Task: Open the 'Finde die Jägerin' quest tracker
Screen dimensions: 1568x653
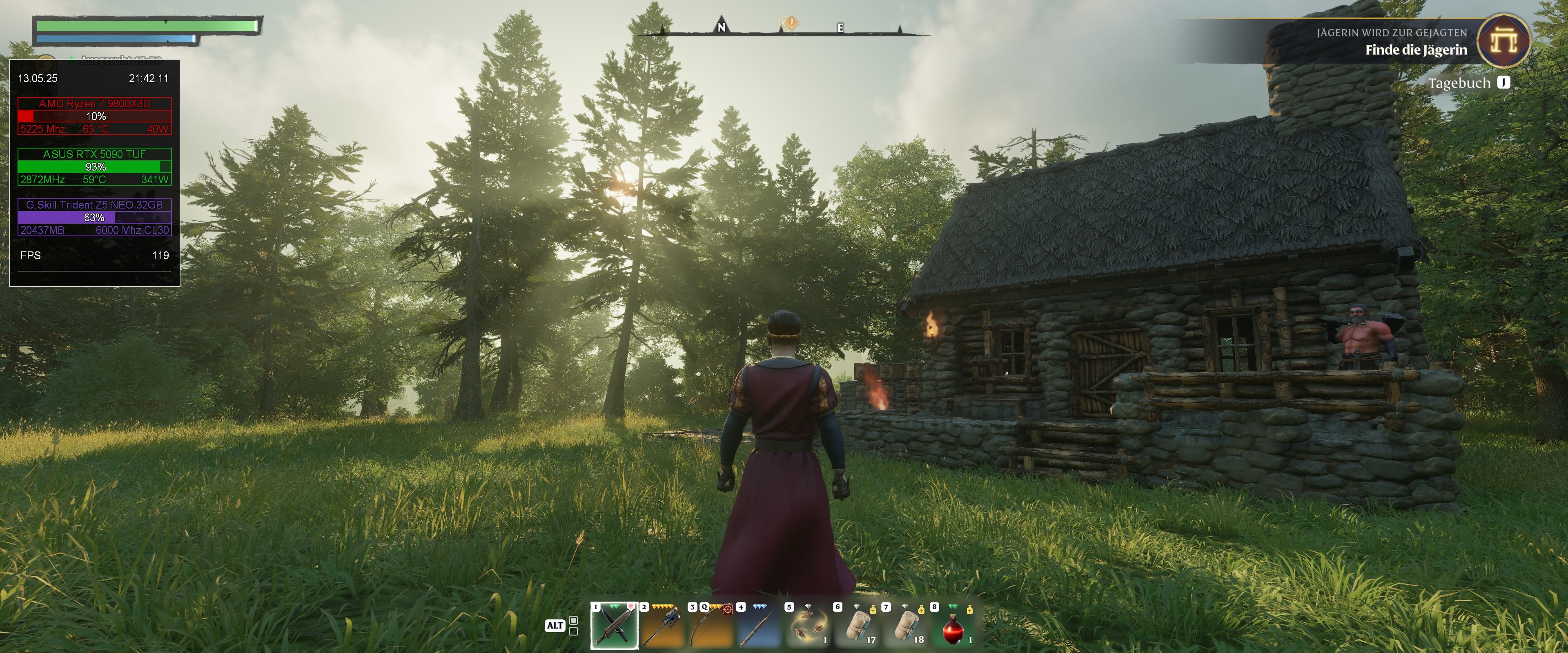Action: (x=1415, y=50)
